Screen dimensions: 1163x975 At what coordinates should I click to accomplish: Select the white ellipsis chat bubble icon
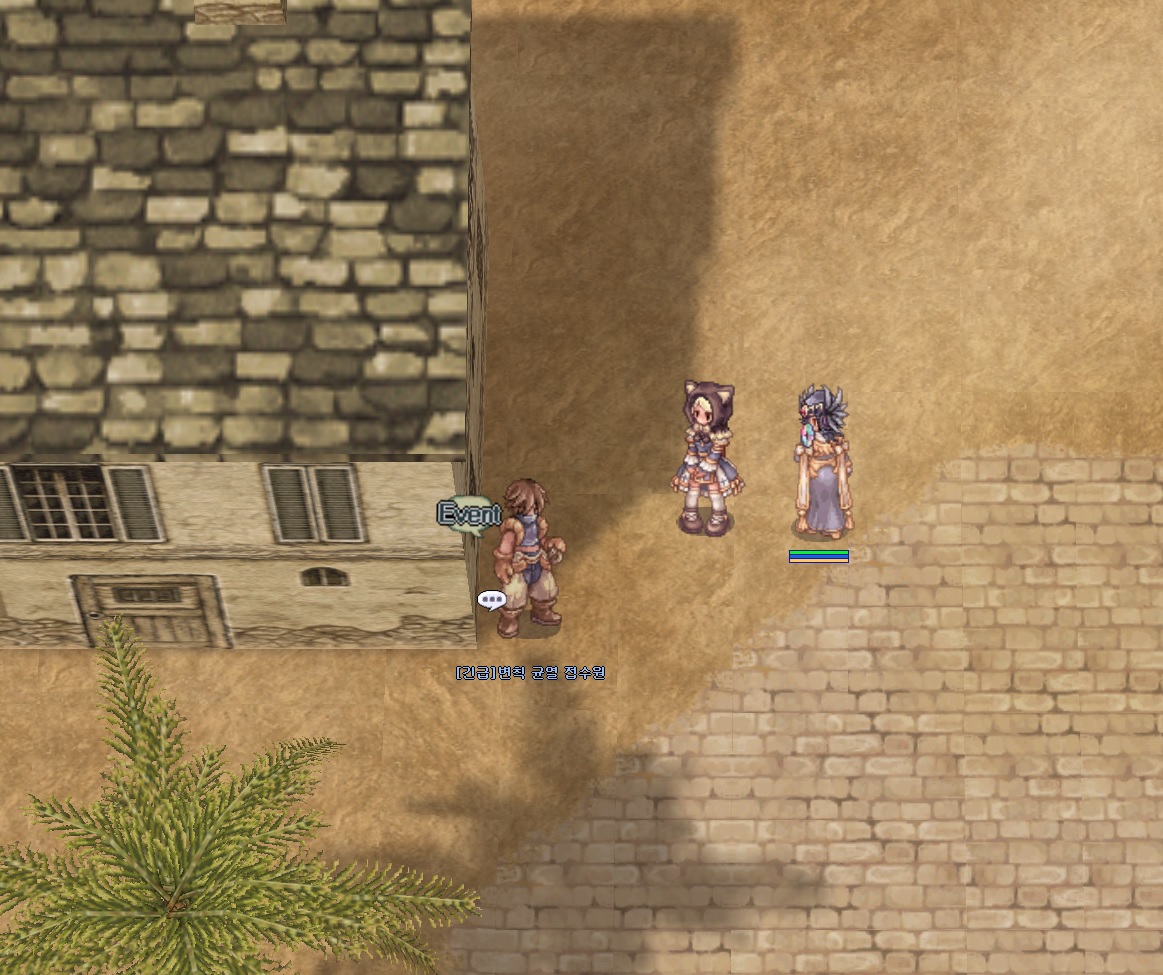[x=491, y=600]
